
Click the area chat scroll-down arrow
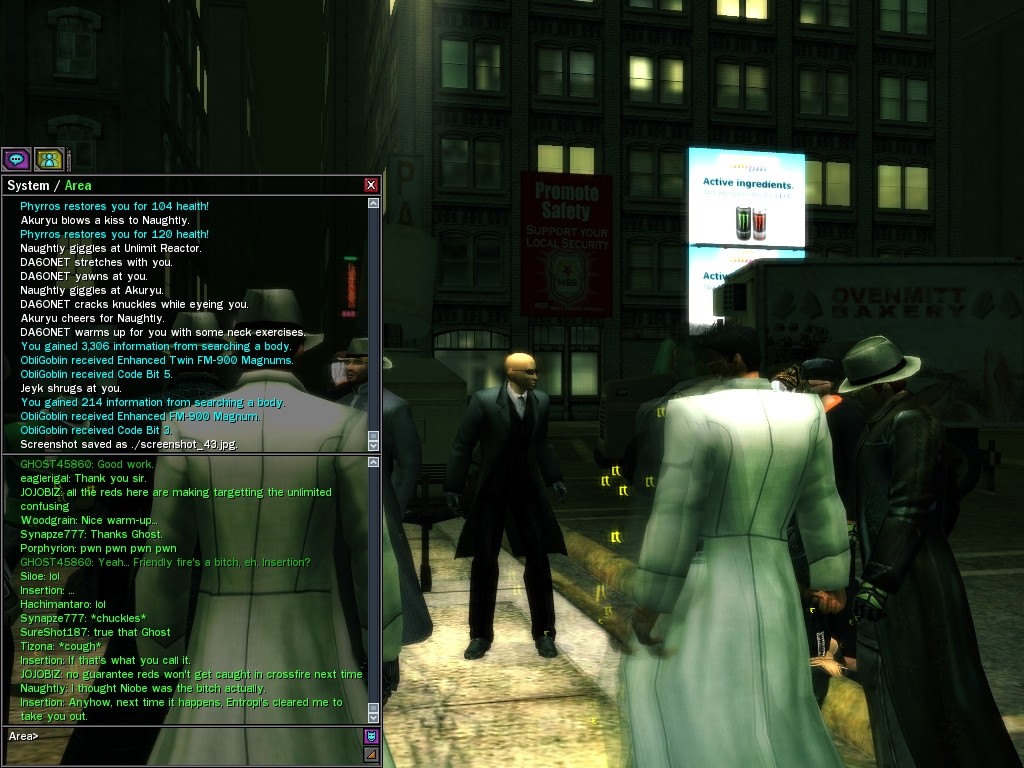click(374, 717)
